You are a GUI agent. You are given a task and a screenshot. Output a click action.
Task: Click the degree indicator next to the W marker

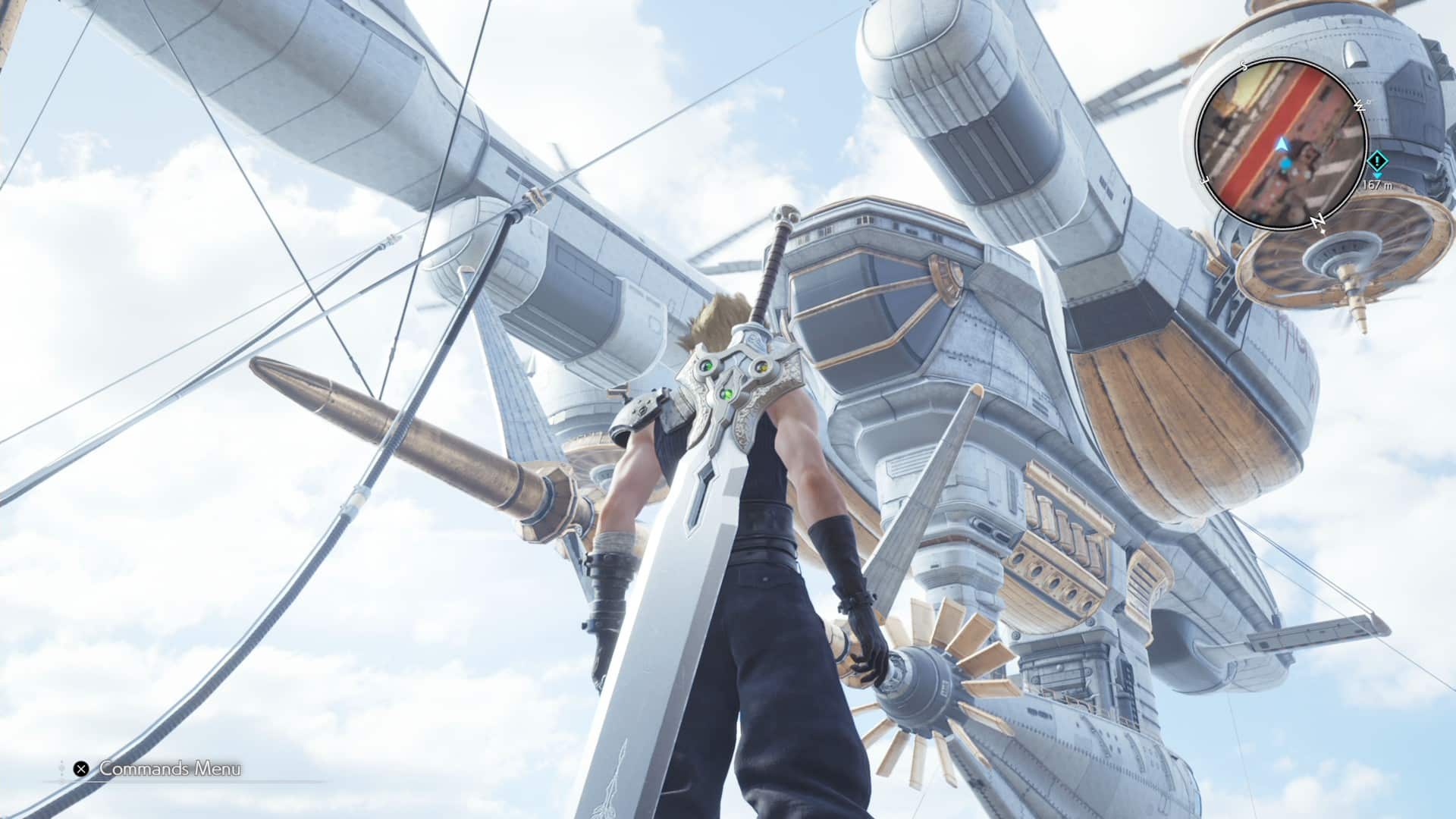1368,101
